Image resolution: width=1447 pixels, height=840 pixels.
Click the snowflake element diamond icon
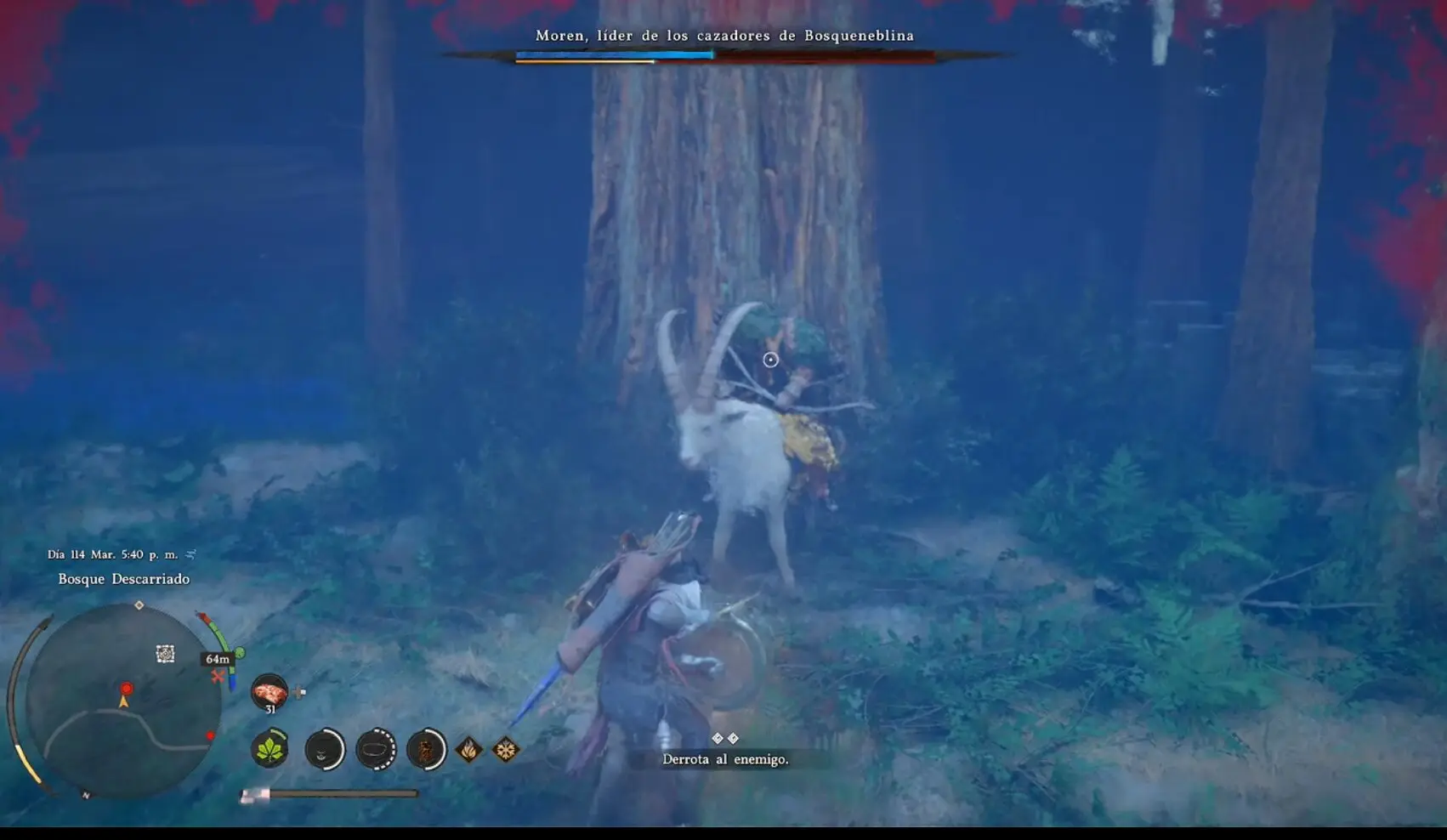[506, 750]
